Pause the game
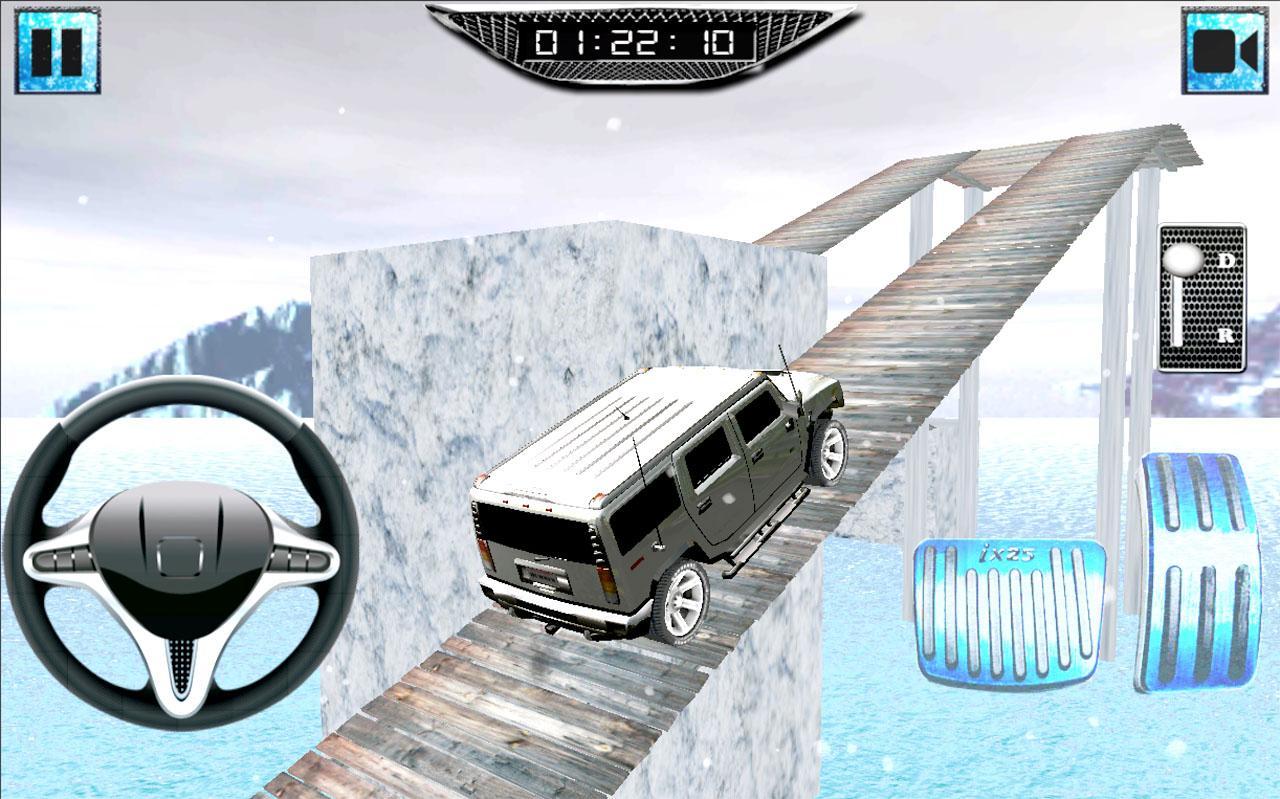 (x=57, y=48)
